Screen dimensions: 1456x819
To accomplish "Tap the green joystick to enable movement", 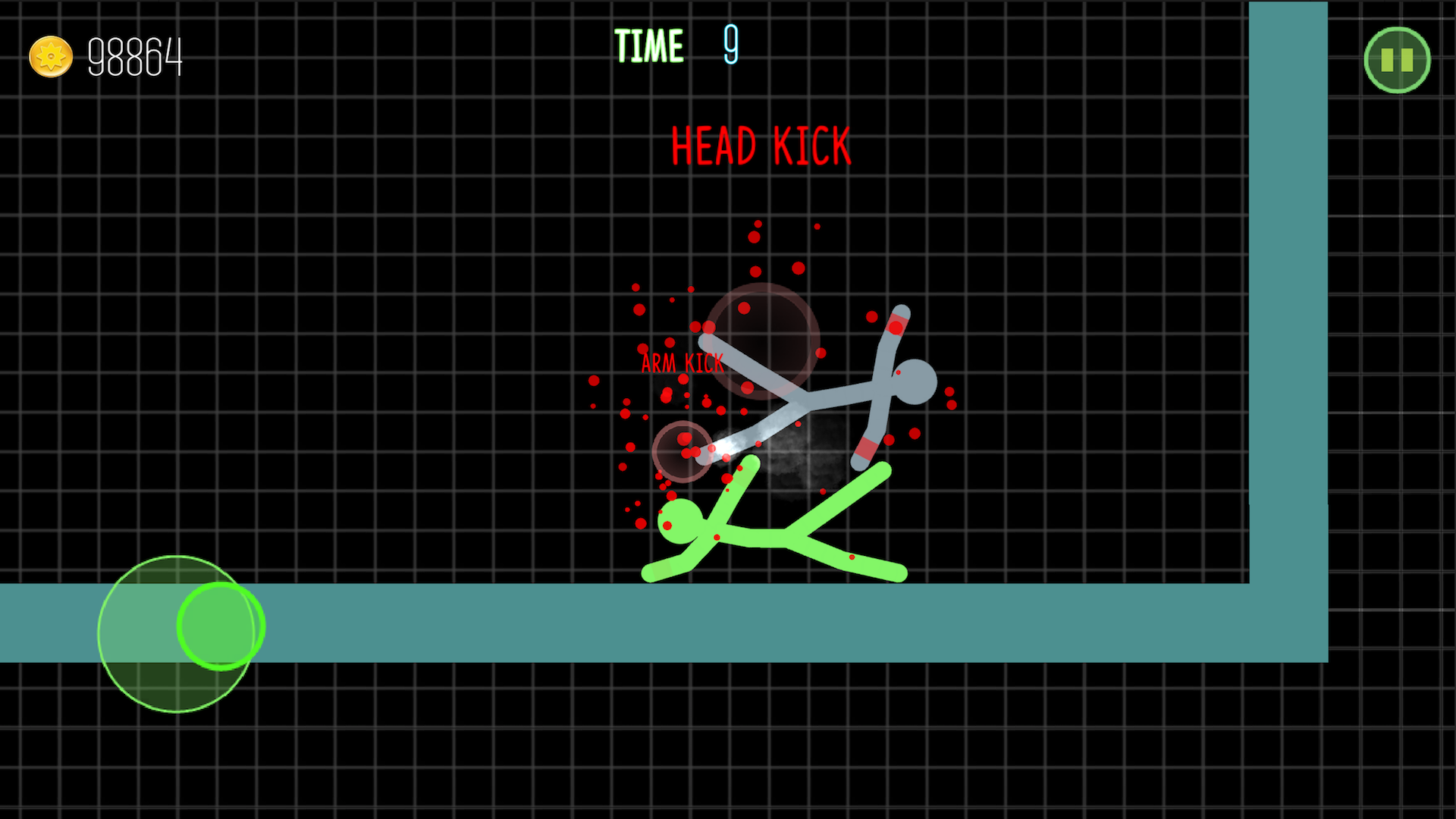I will (x=219, y=626).
